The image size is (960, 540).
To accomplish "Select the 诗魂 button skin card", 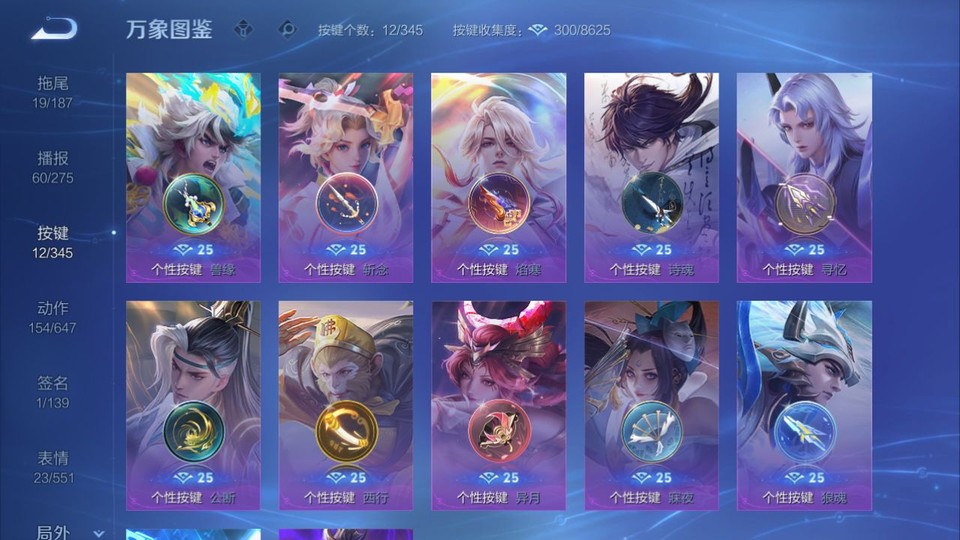I will coord(651,178).
